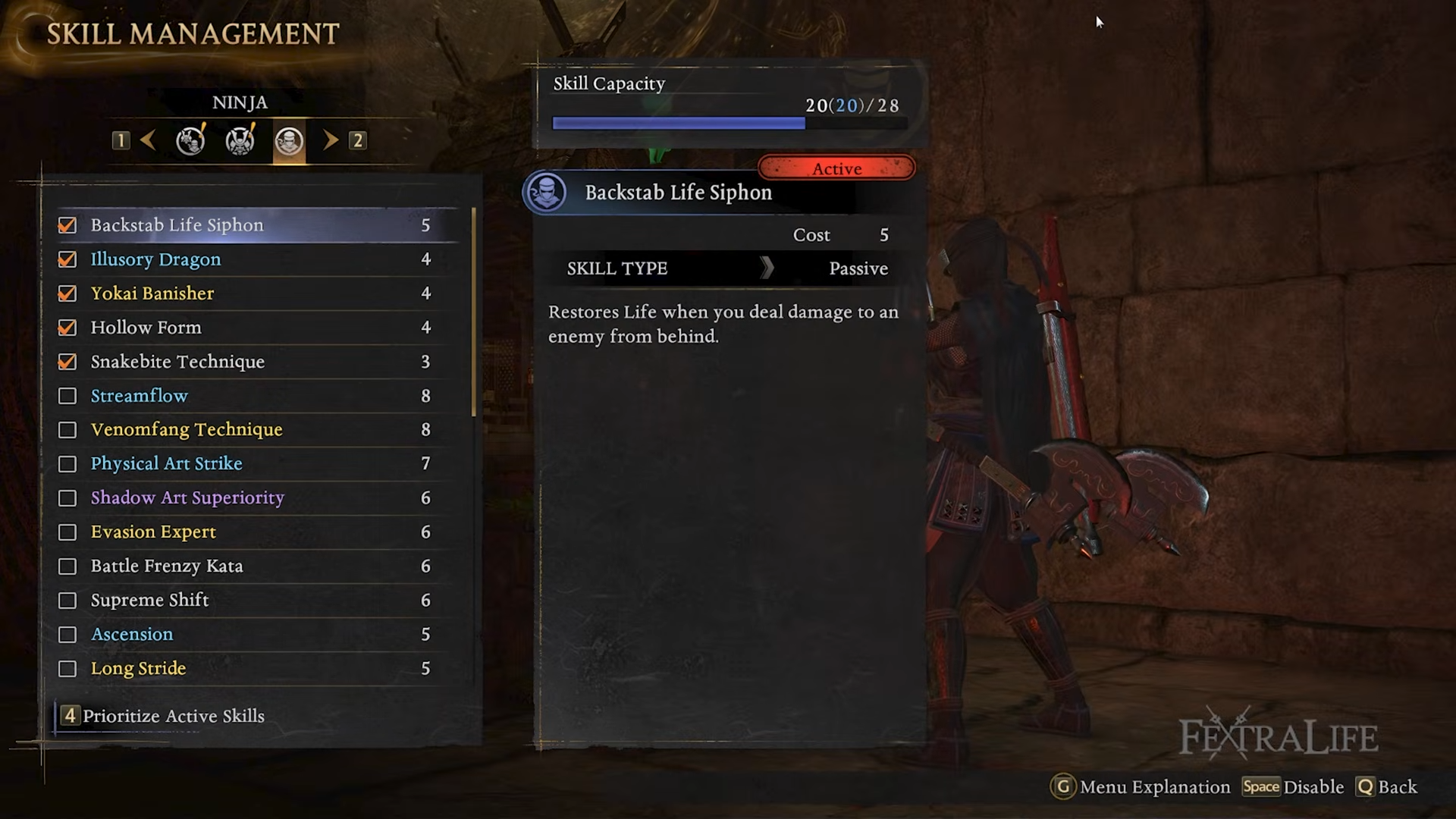Enable the Streamflow skill checkbox
Viewport: 1456px width, 819px height.
click(x=67, y=396)
